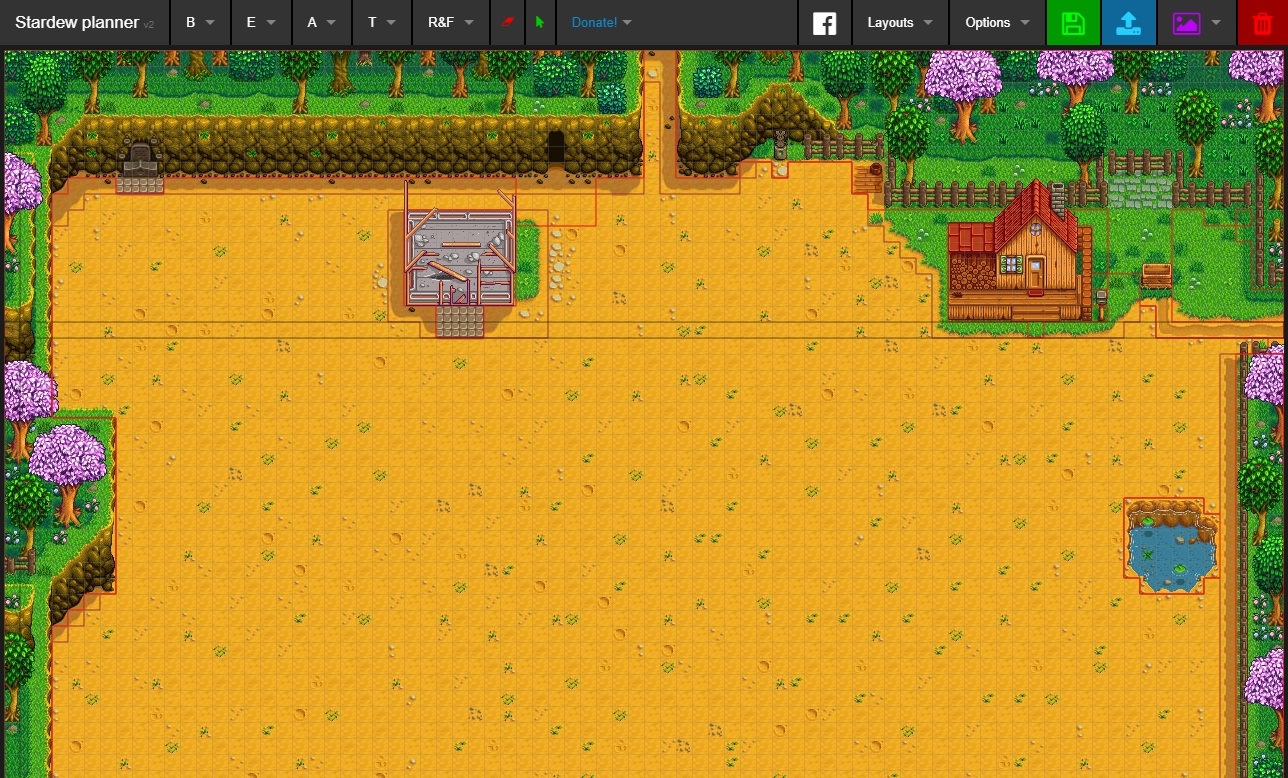The height and width of the screenshot is (778, 1288).
Task: Open the purple image export icon
Action: 1186,22
